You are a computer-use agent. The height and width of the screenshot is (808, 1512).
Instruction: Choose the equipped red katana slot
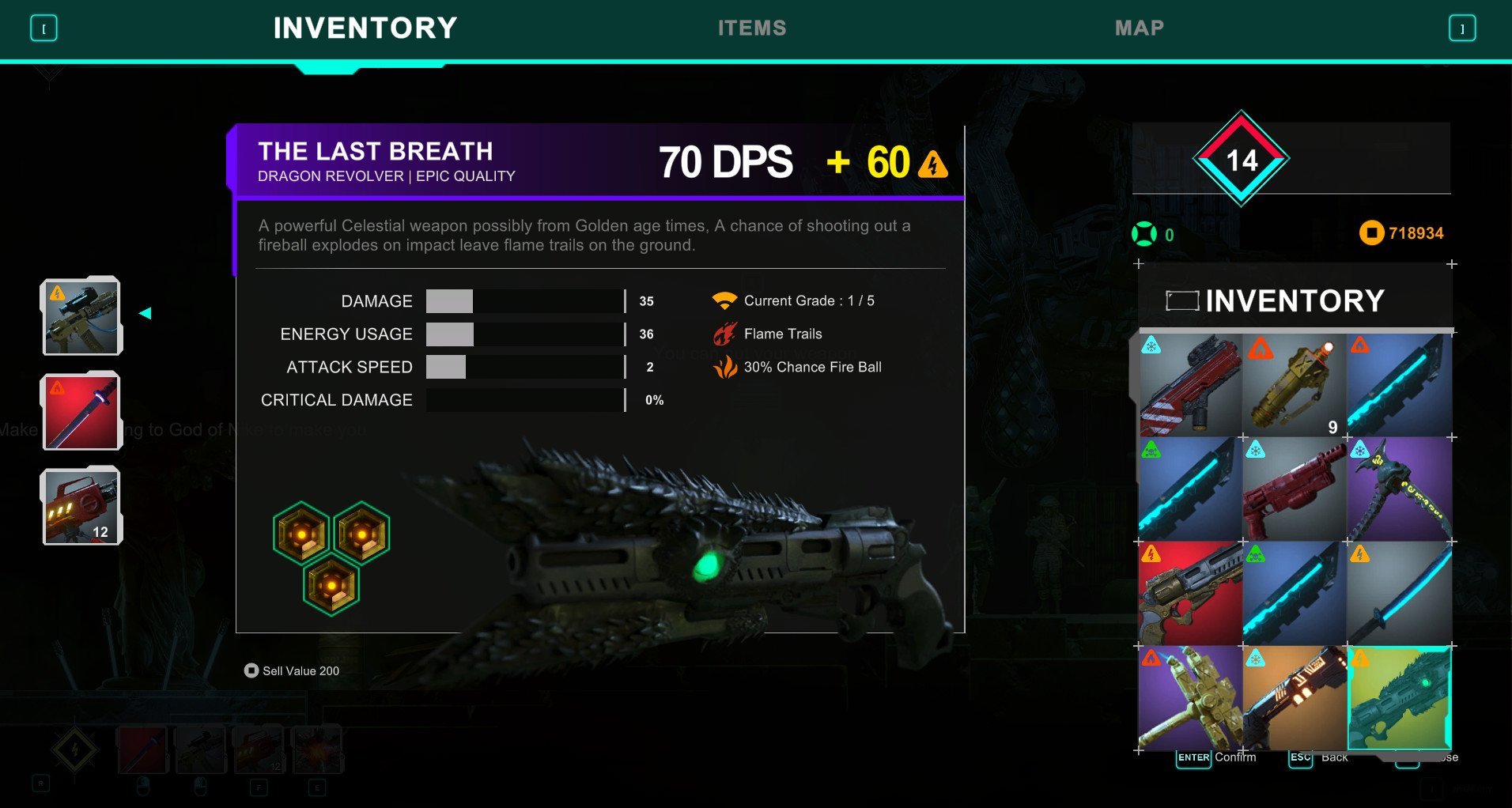coord(81,412)
